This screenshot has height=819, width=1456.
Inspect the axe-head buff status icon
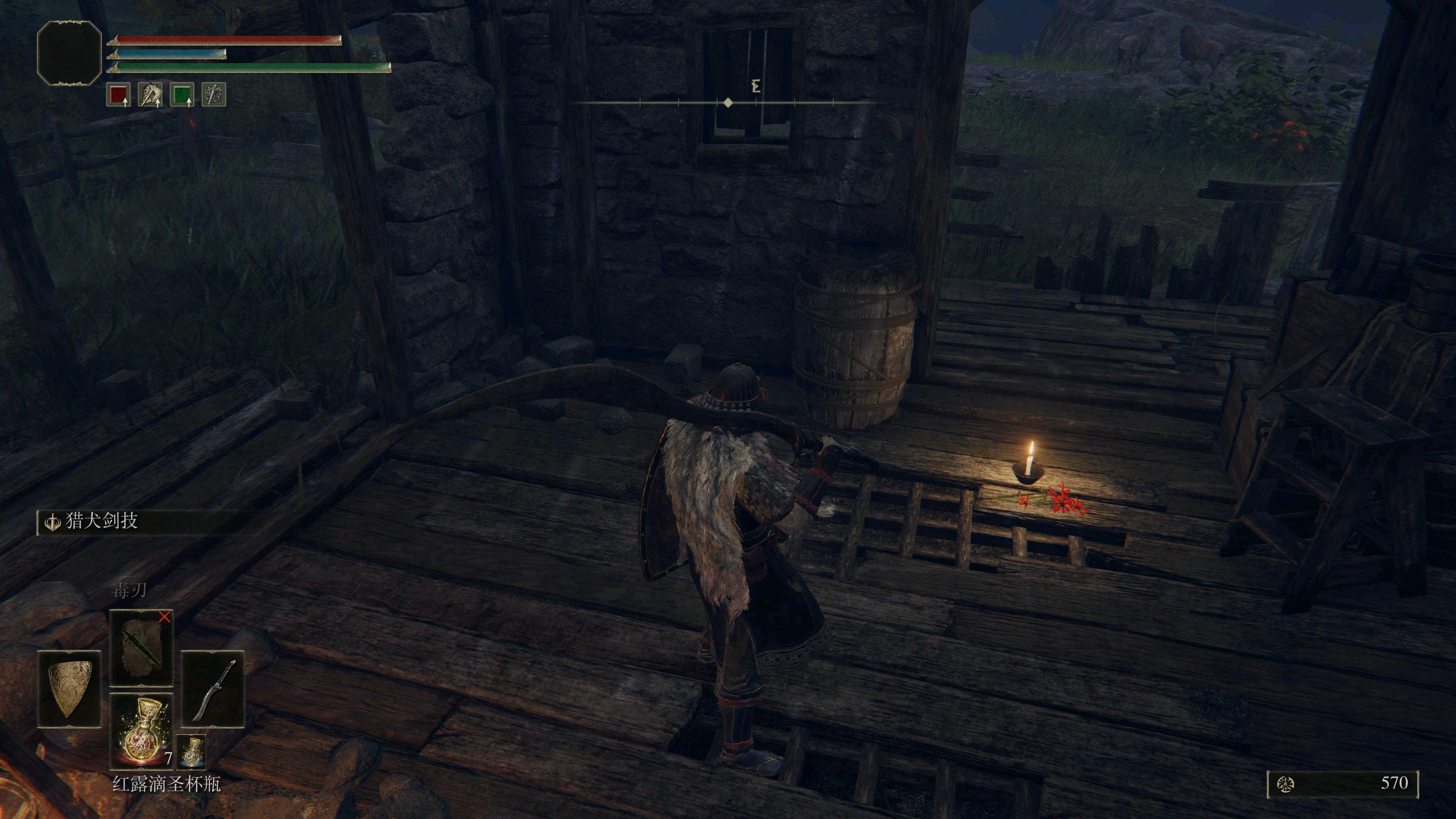[x=151, y=94]
